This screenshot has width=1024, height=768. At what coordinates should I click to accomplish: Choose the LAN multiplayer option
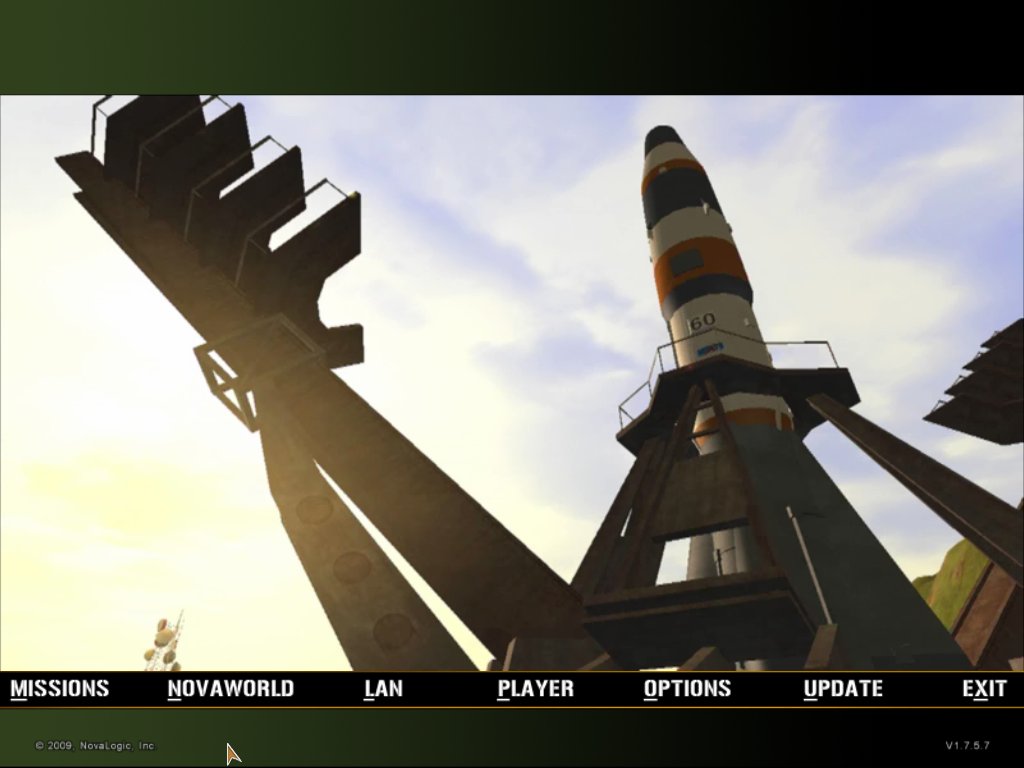point(383,688)
